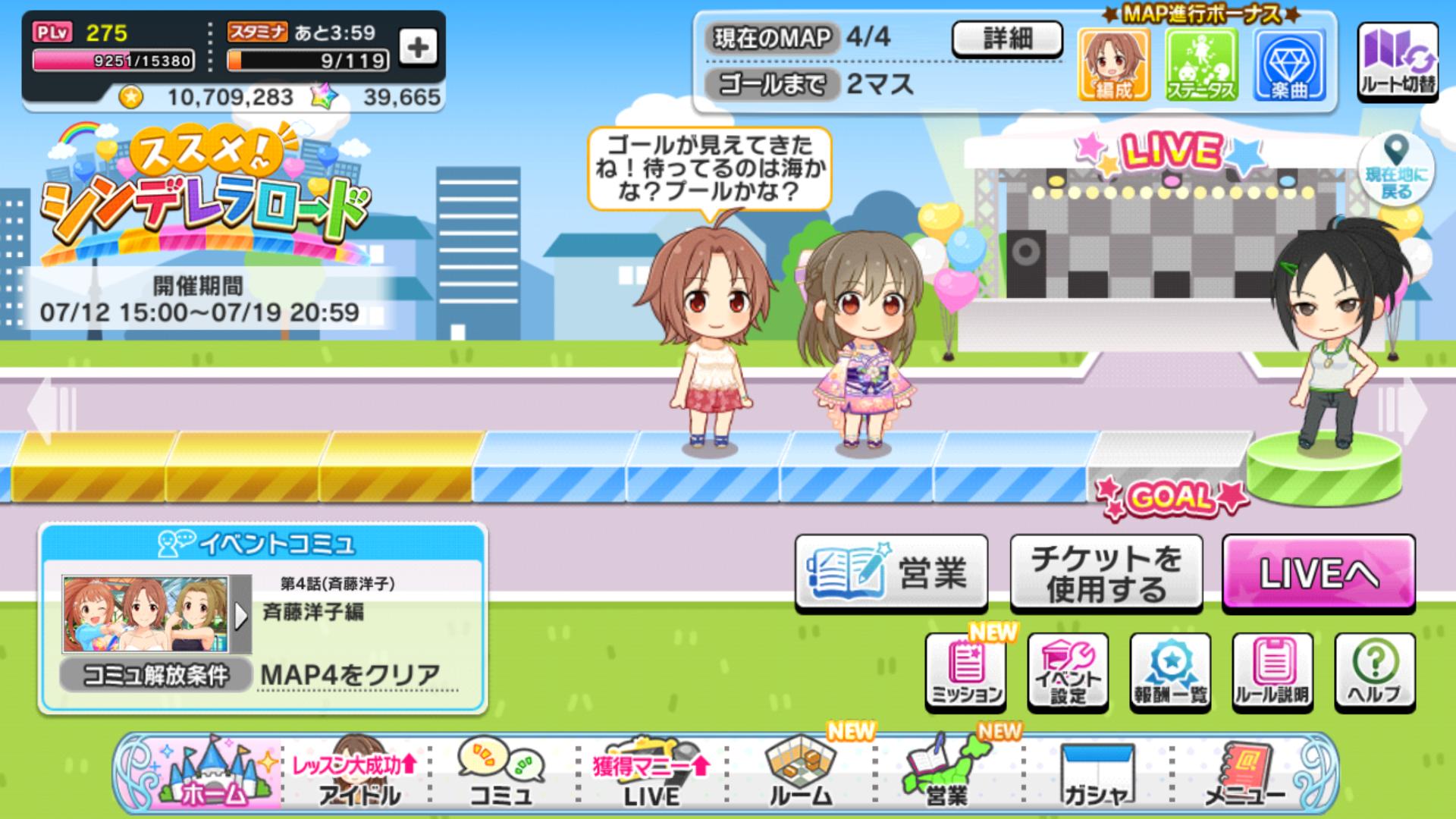1456x819 pixels.
Task: Open the 営業 notebook button
Action: (891, 573)
